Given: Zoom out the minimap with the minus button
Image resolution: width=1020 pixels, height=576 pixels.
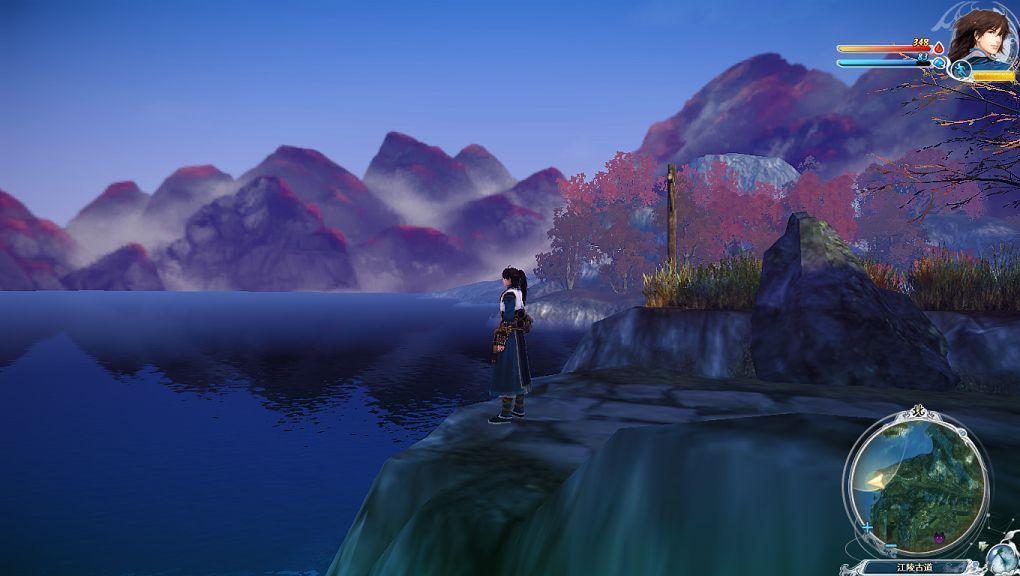Looking at the screenshot, I should (x=890, y=547).
